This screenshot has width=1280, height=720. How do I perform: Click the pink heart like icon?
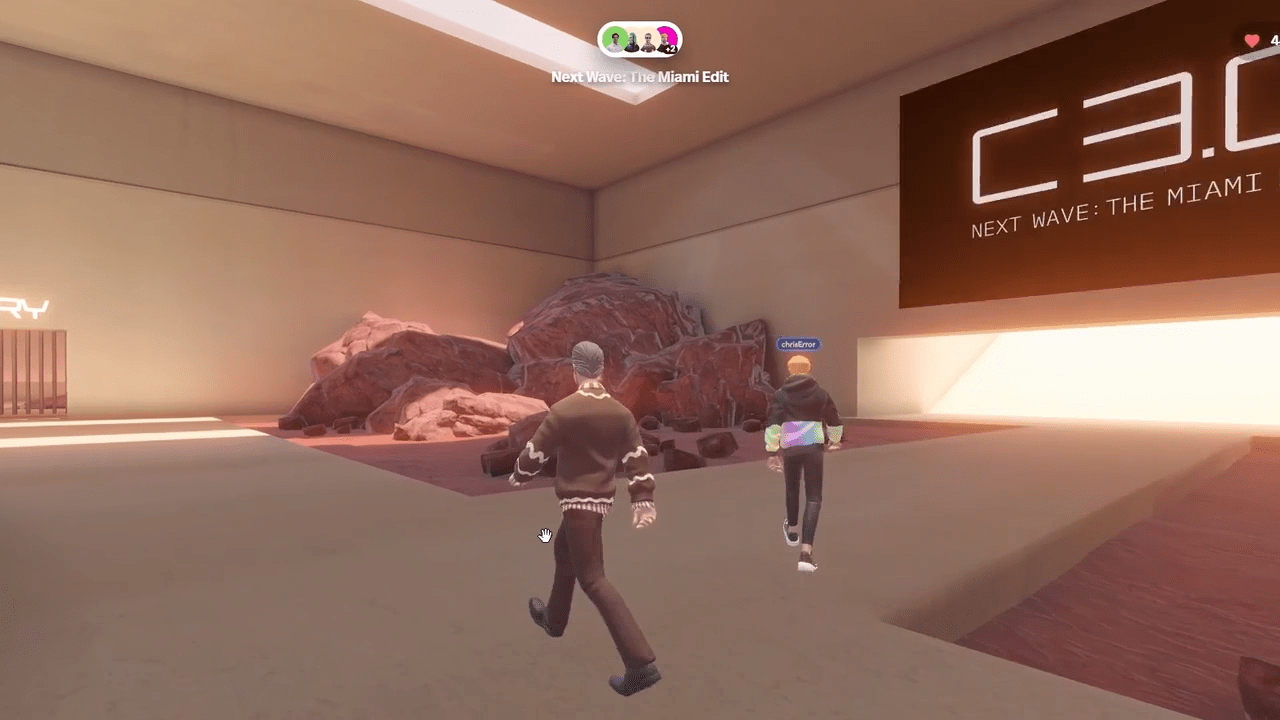coord(1252,41)
